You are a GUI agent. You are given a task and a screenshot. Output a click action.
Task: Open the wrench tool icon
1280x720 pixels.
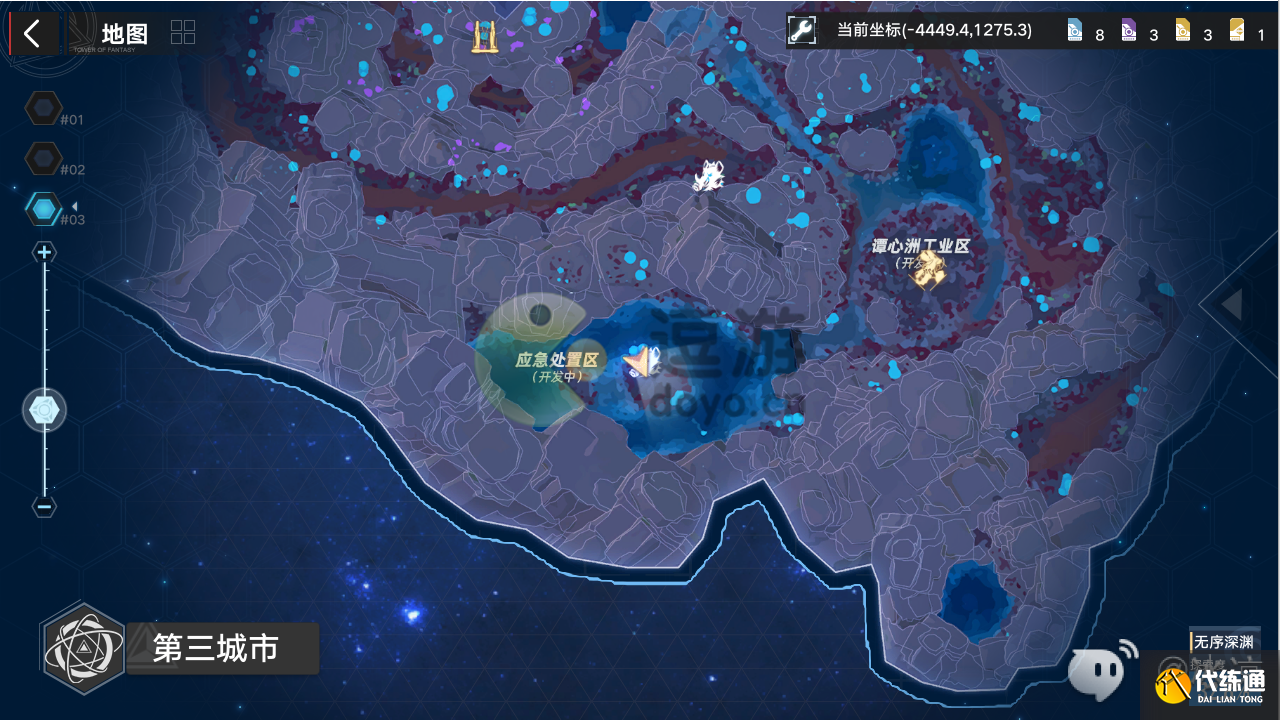(x=802, y=31)
